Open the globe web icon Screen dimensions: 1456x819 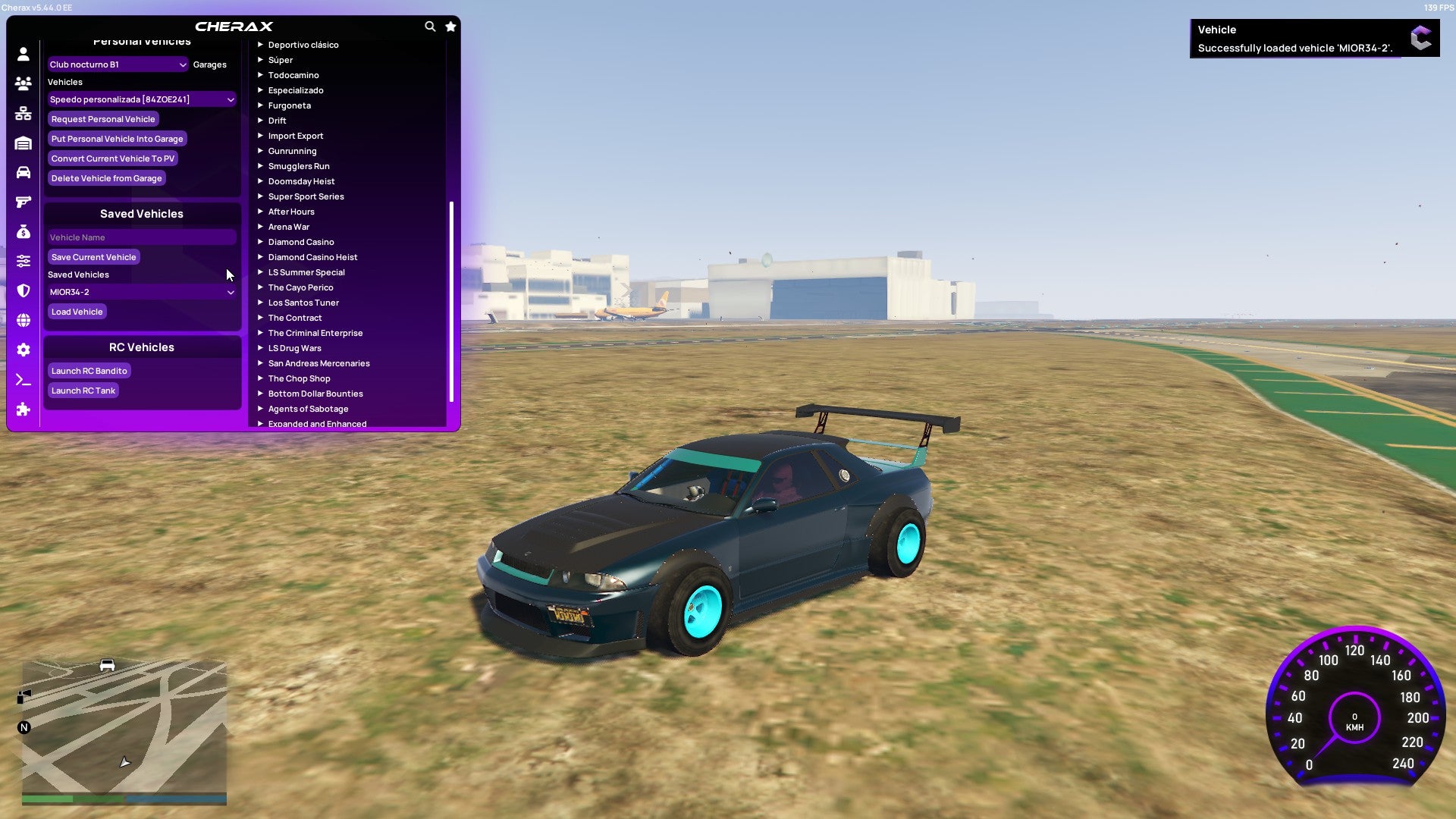click(23, 321)
